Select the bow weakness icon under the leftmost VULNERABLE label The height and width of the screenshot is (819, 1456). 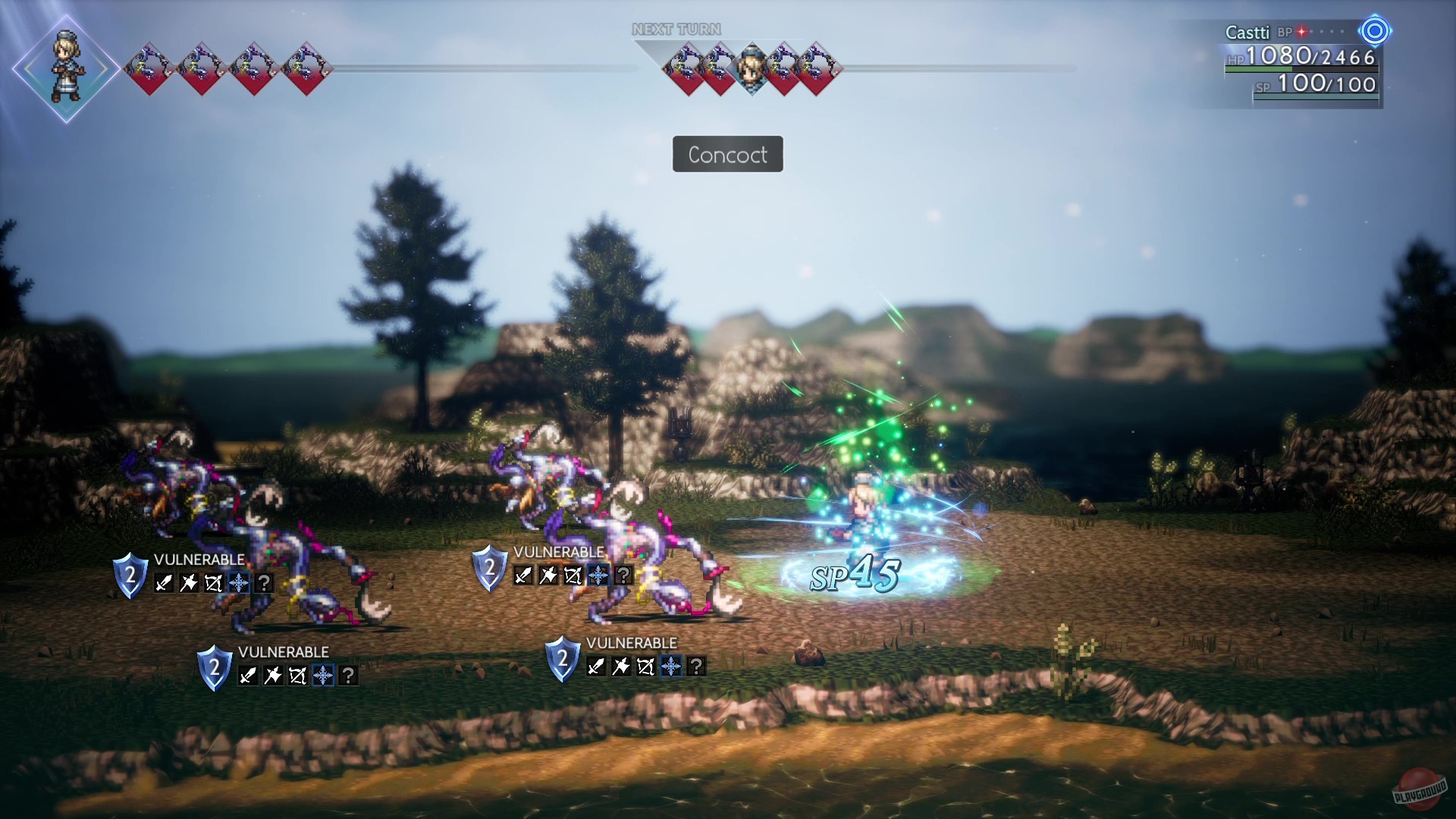pyautogui.click(x=214, y=583)
